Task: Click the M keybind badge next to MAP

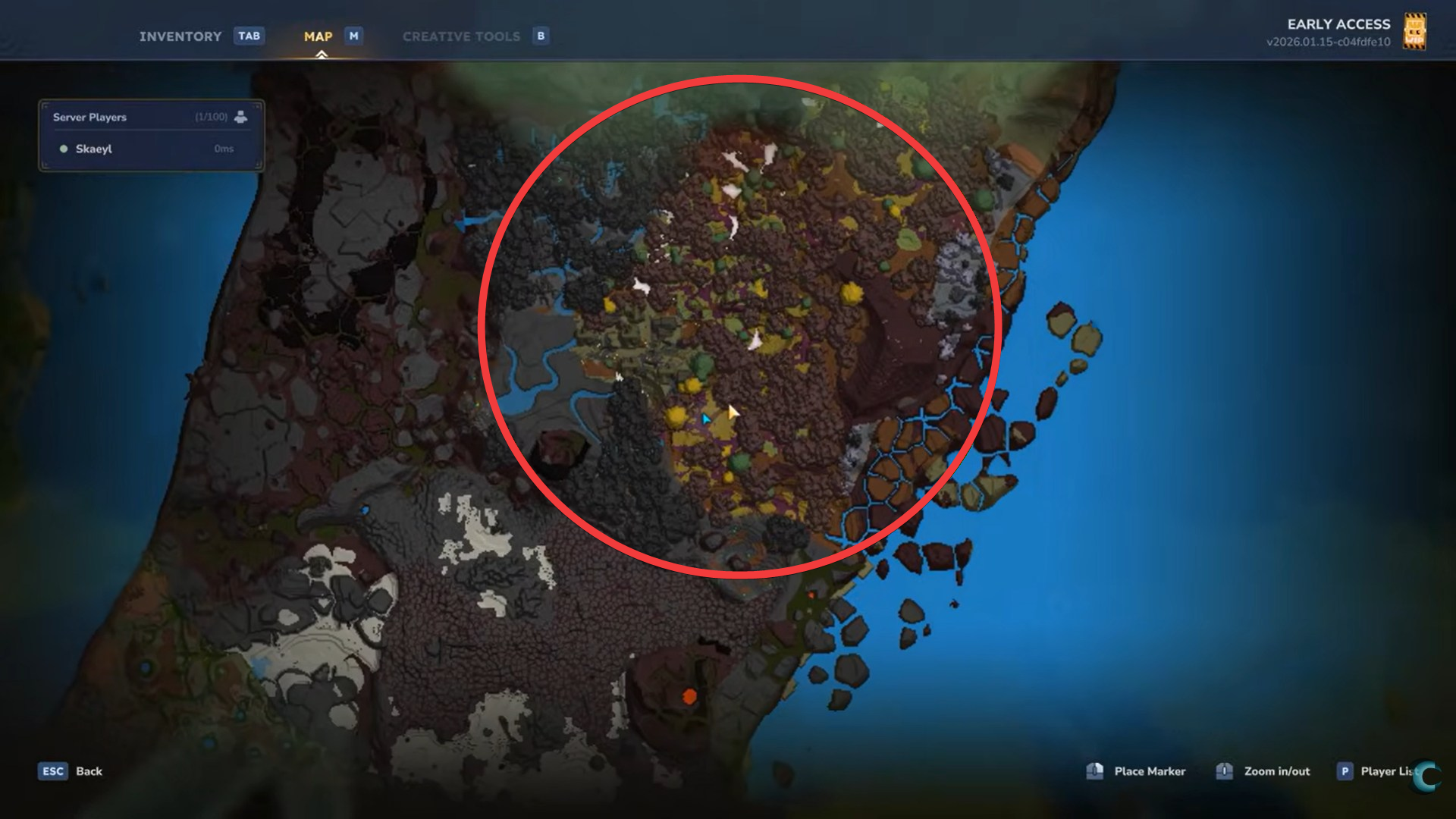Action: point(352,36)
